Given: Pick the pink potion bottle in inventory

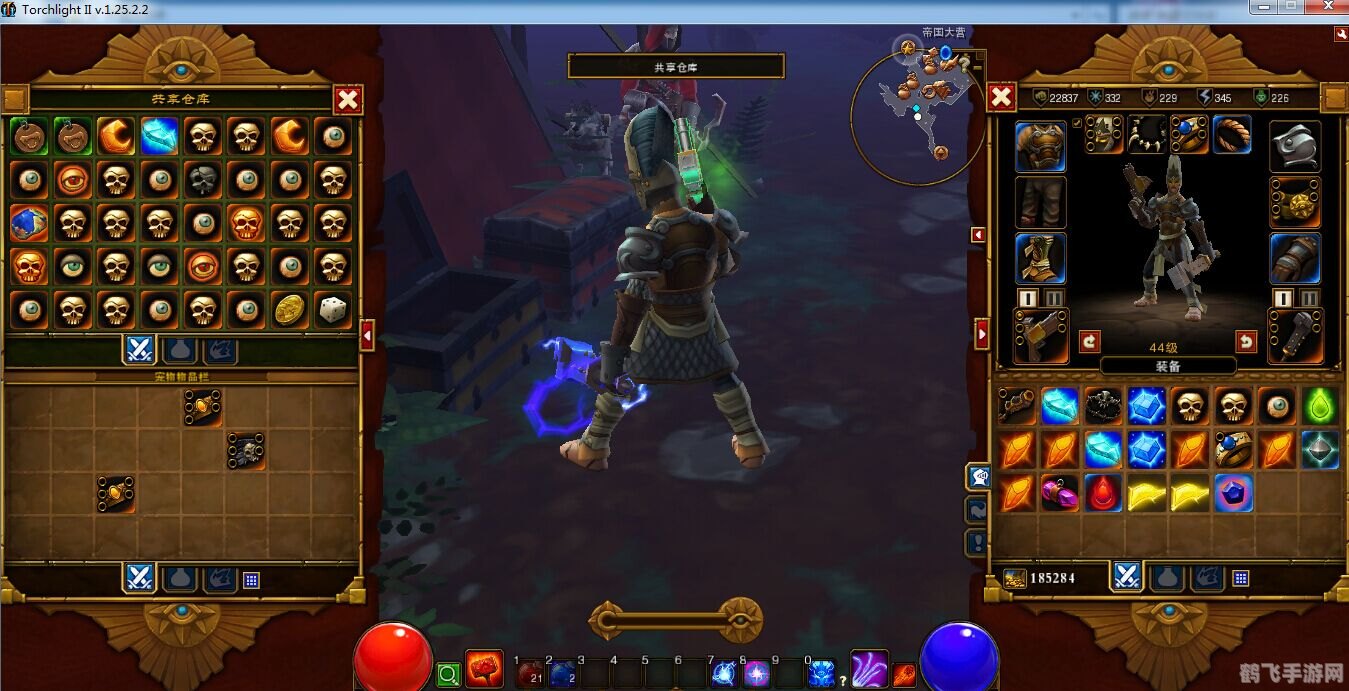Looking at the screenshot, I should tap(1060, 493).
